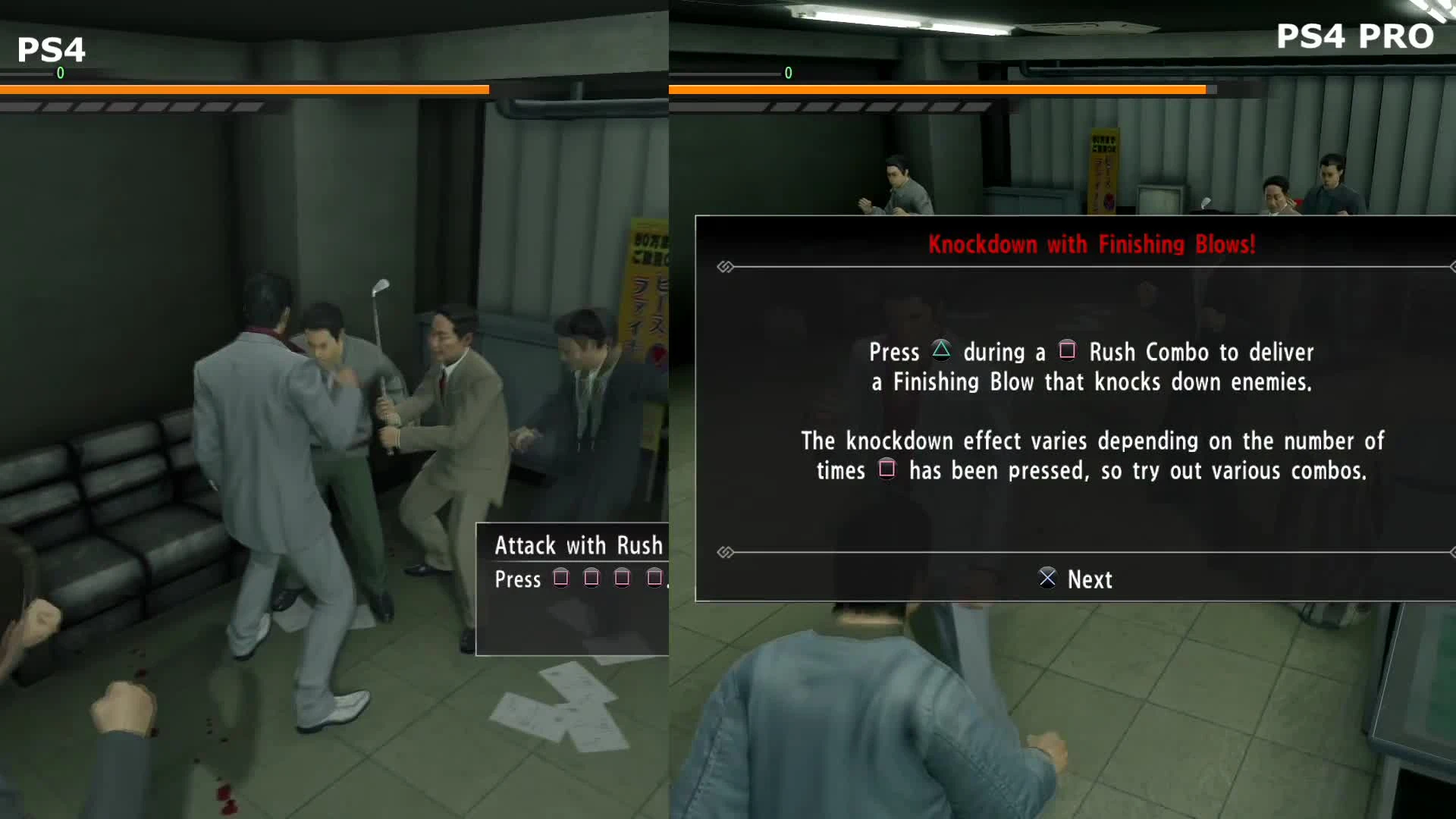Click the Square button icon after 'during a'
The image size is (1456, 819).
(x=1068, y=352)
